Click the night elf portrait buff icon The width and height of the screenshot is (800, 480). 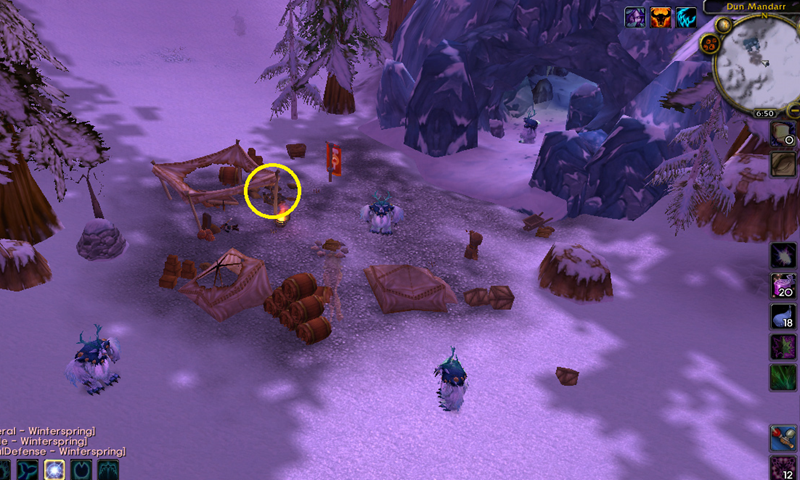634,17
